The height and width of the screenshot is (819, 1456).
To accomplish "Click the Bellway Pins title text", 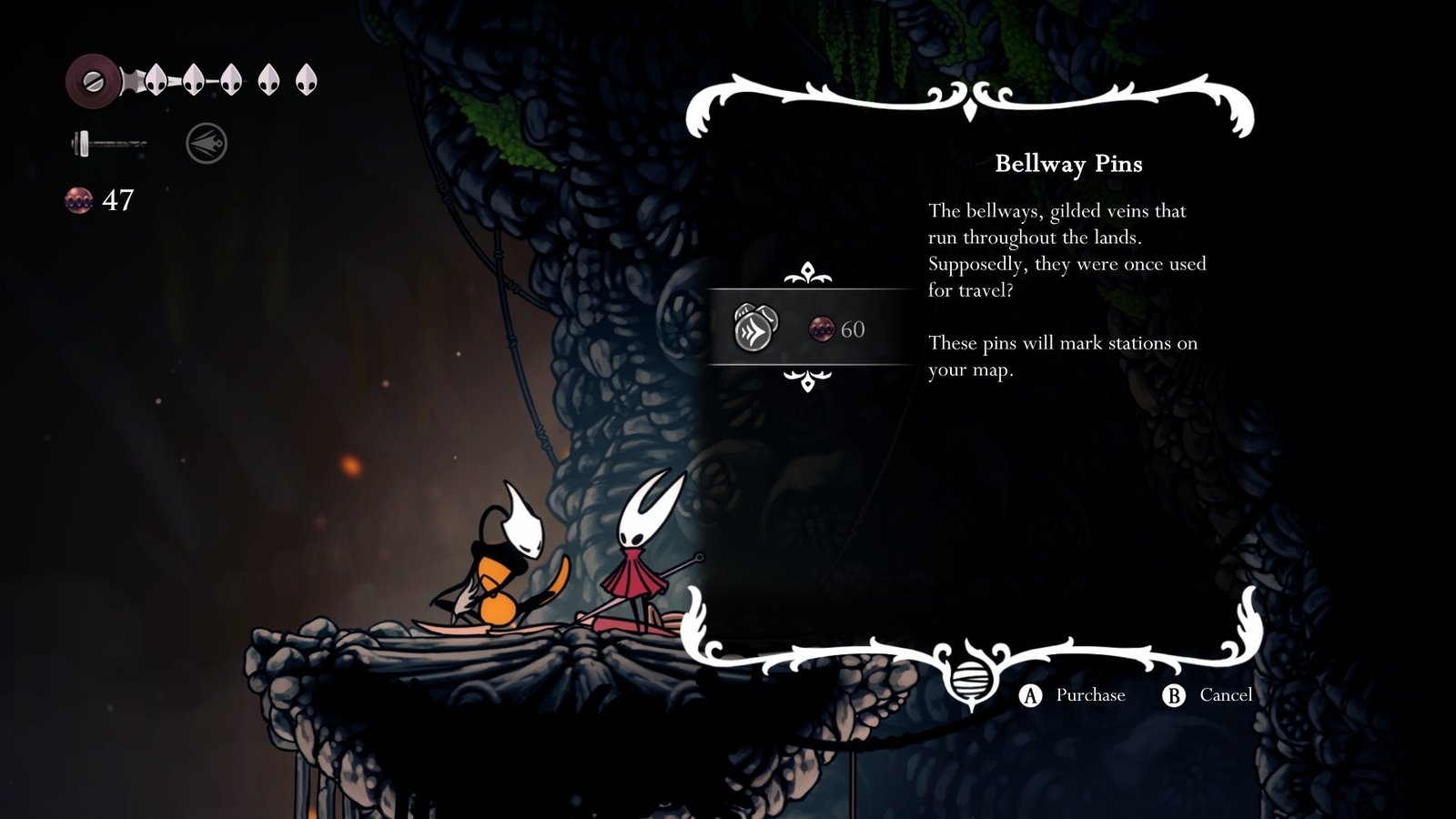I will point(1070,165).
